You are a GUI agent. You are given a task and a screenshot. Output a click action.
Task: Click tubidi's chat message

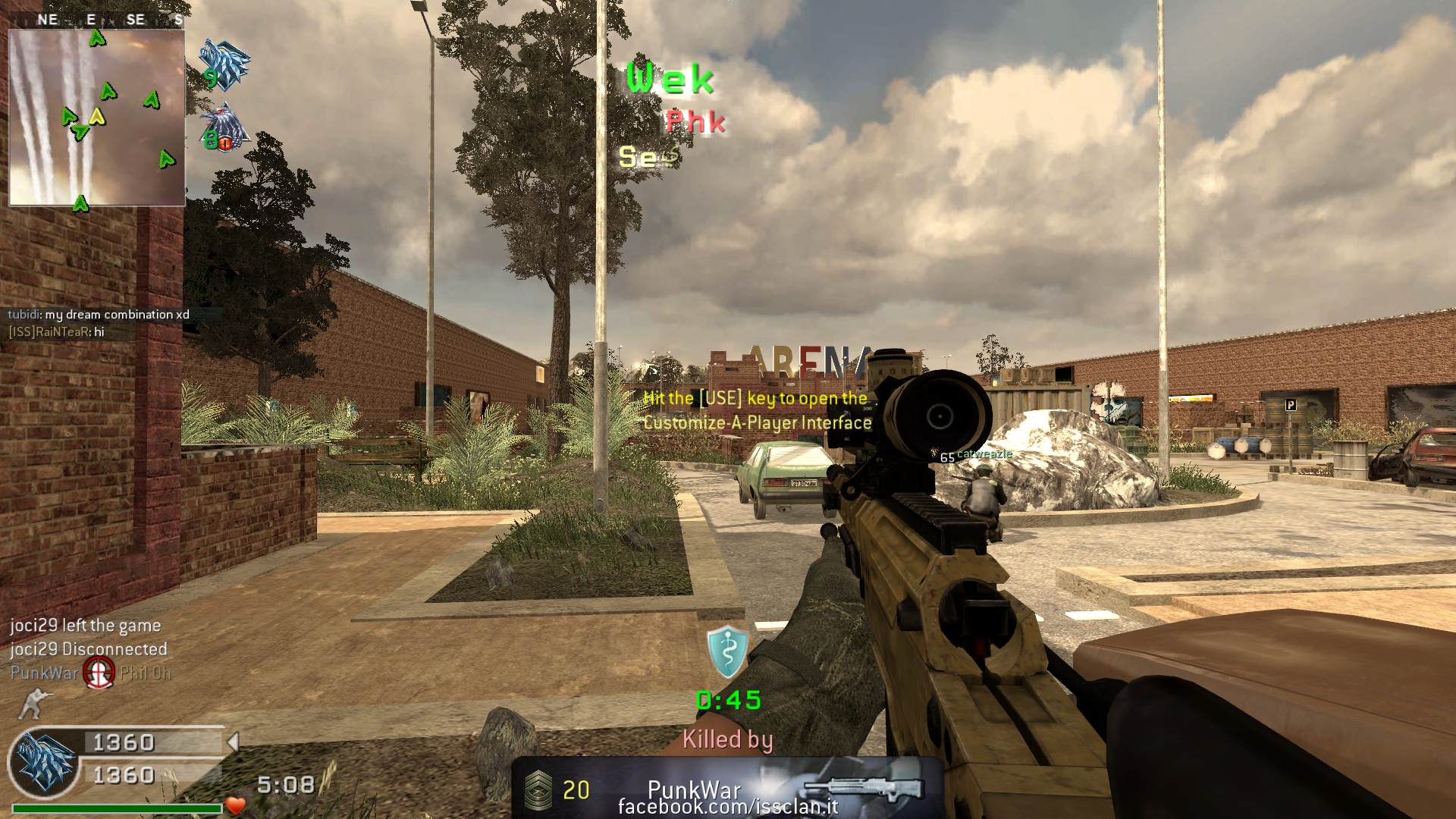[99, 315]
